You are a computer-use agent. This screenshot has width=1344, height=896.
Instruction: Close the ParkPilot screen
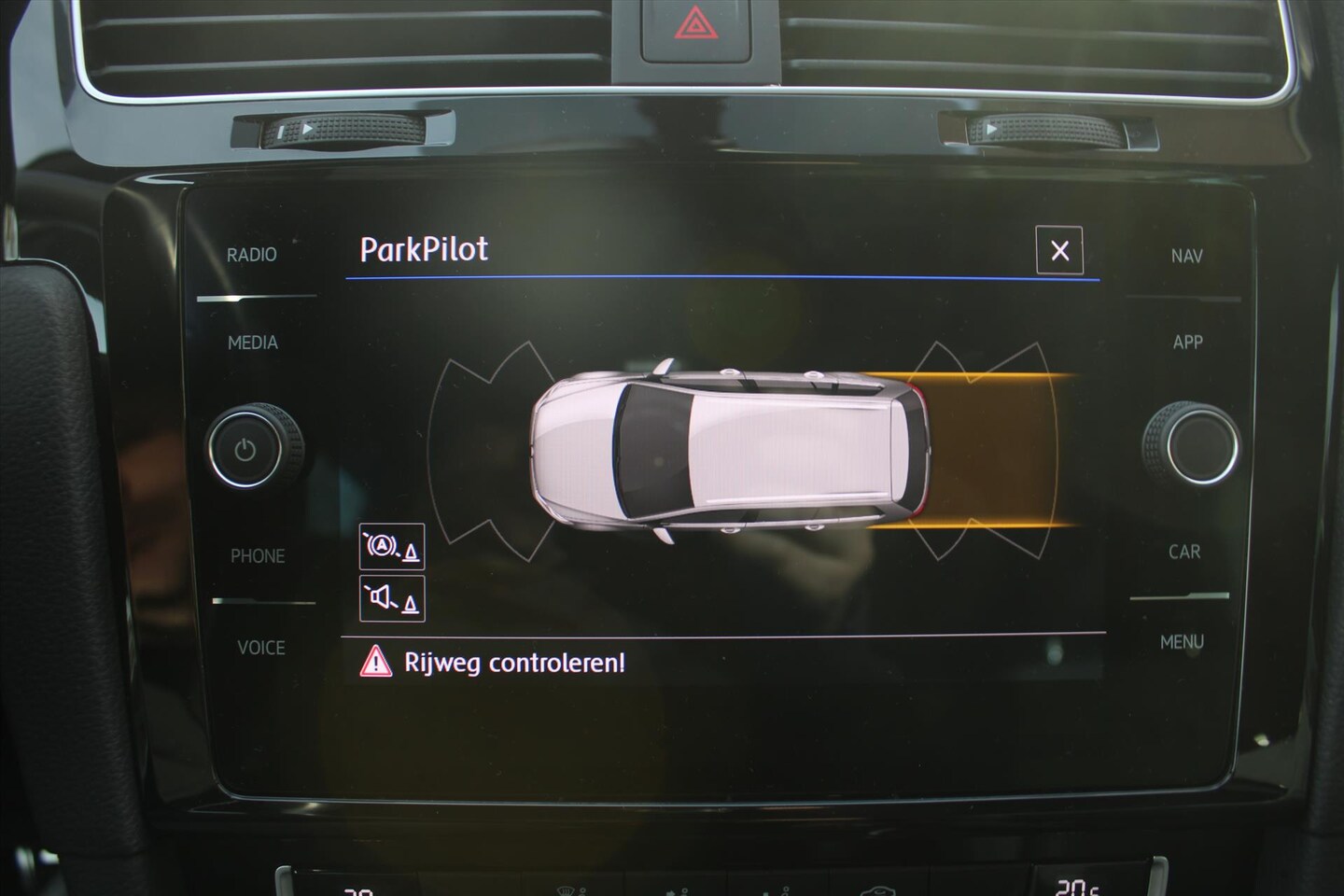pyautogui.click(x=1058, y=250)
